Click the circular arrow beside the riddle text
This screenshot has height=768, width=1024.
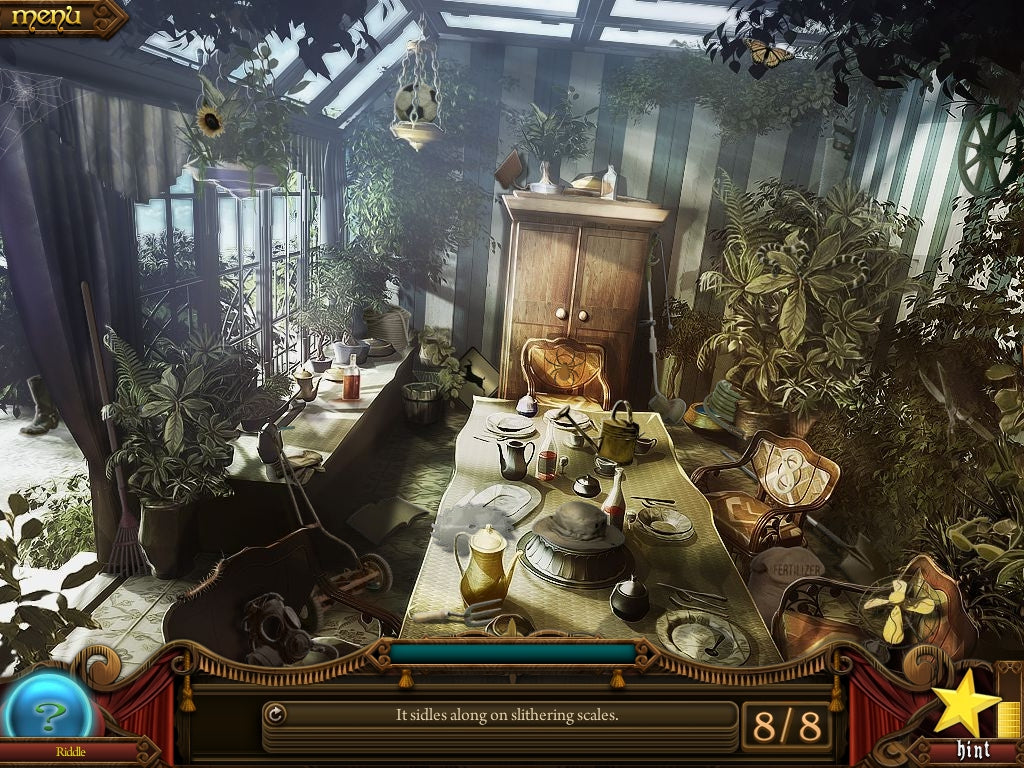pyautogui.click(x=275, y=714)
